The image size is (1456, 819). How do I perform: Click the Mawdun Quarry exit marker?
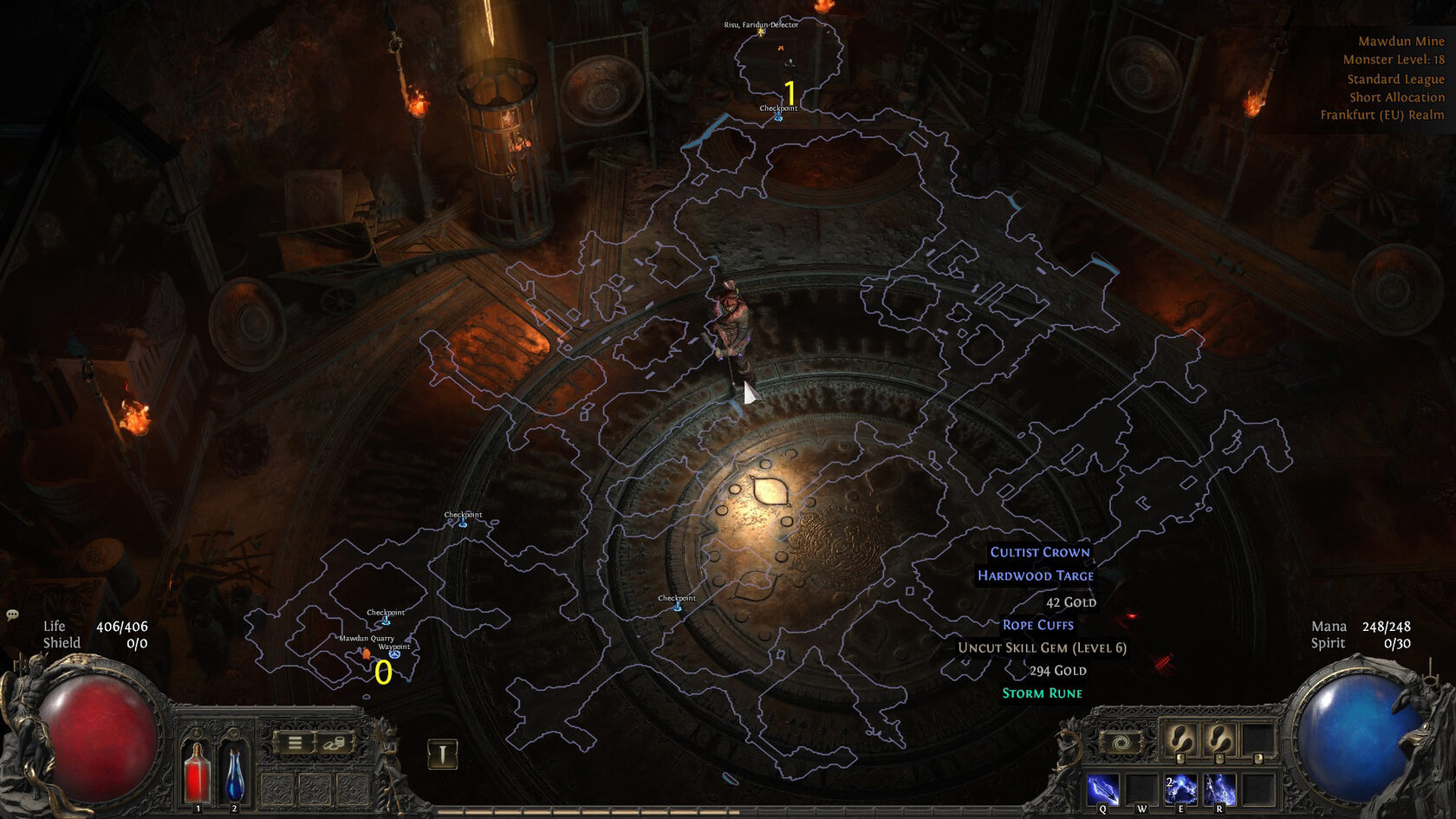pos(366,653)
